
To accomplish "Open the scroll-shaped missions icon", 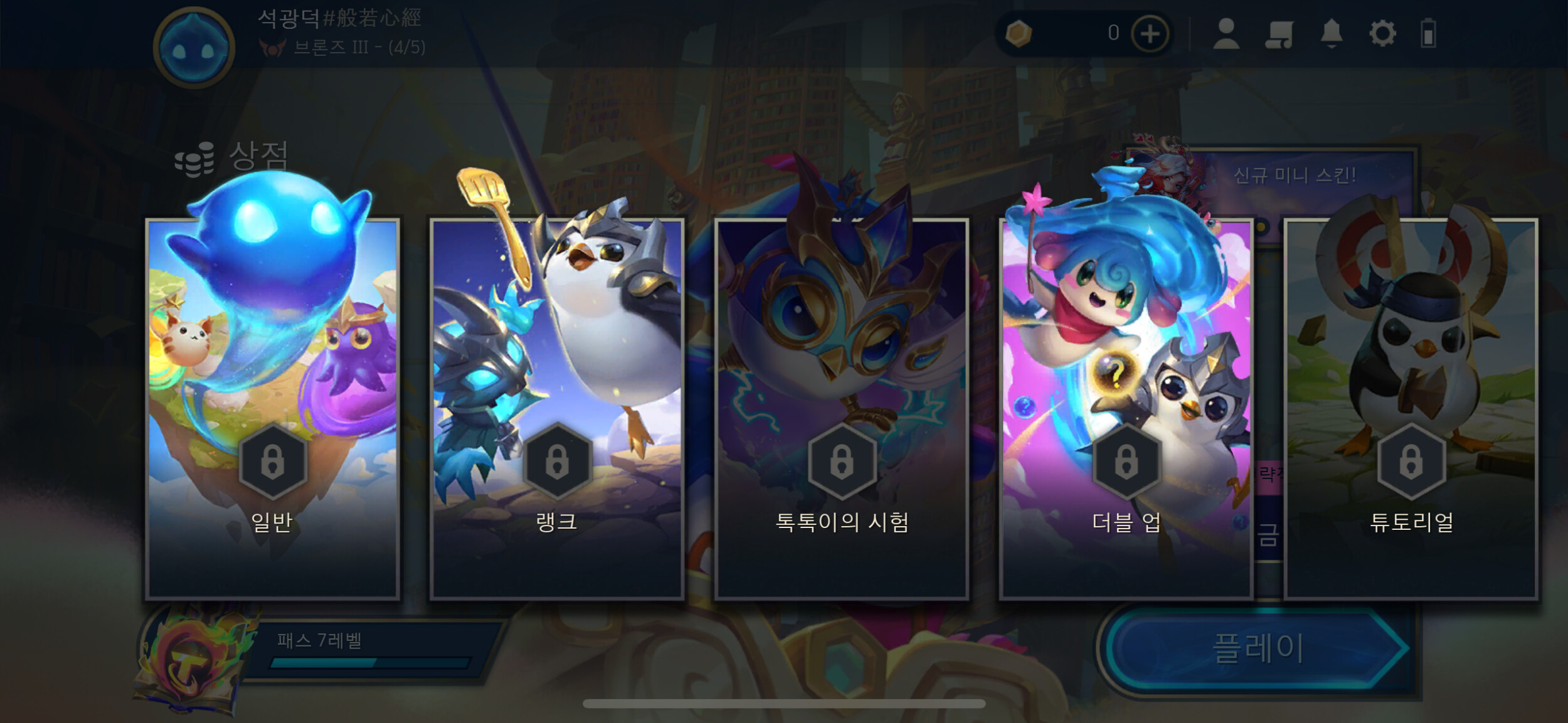I will click(1279, 34).
